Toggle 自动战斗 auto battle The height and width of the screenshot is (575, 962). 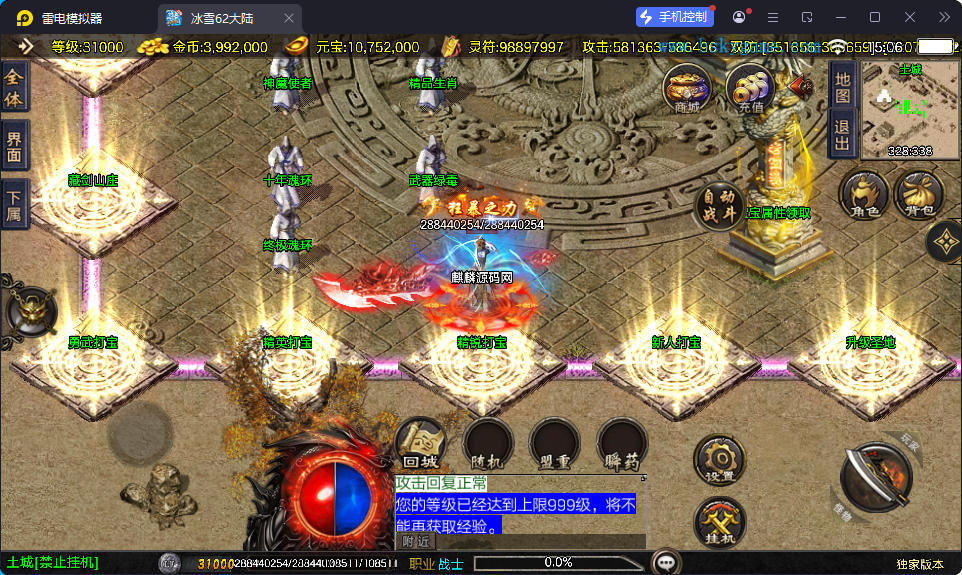(720, 206)
